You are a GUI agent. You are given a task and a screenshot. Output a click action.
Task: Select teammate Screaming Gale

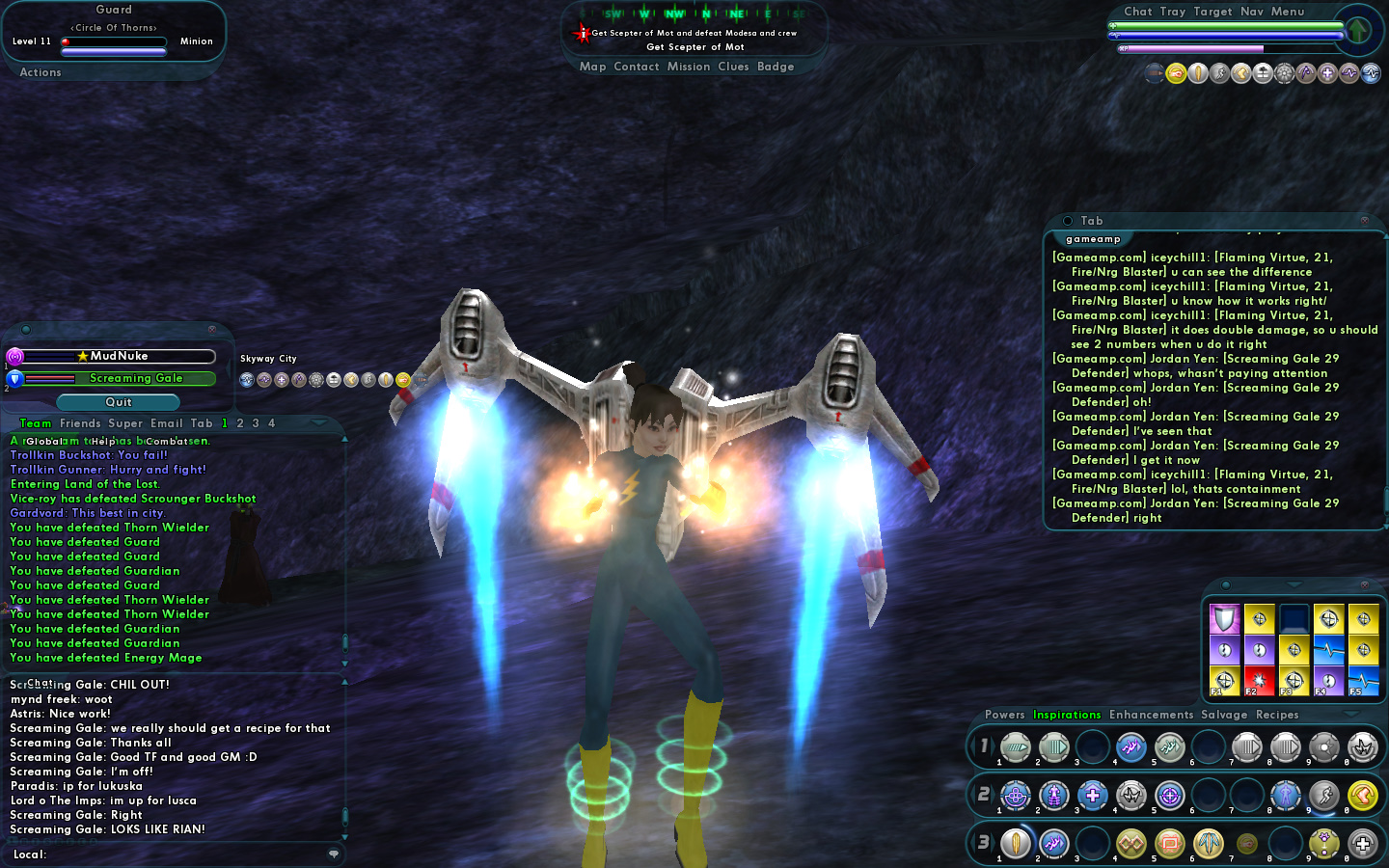tap(136, 379)
